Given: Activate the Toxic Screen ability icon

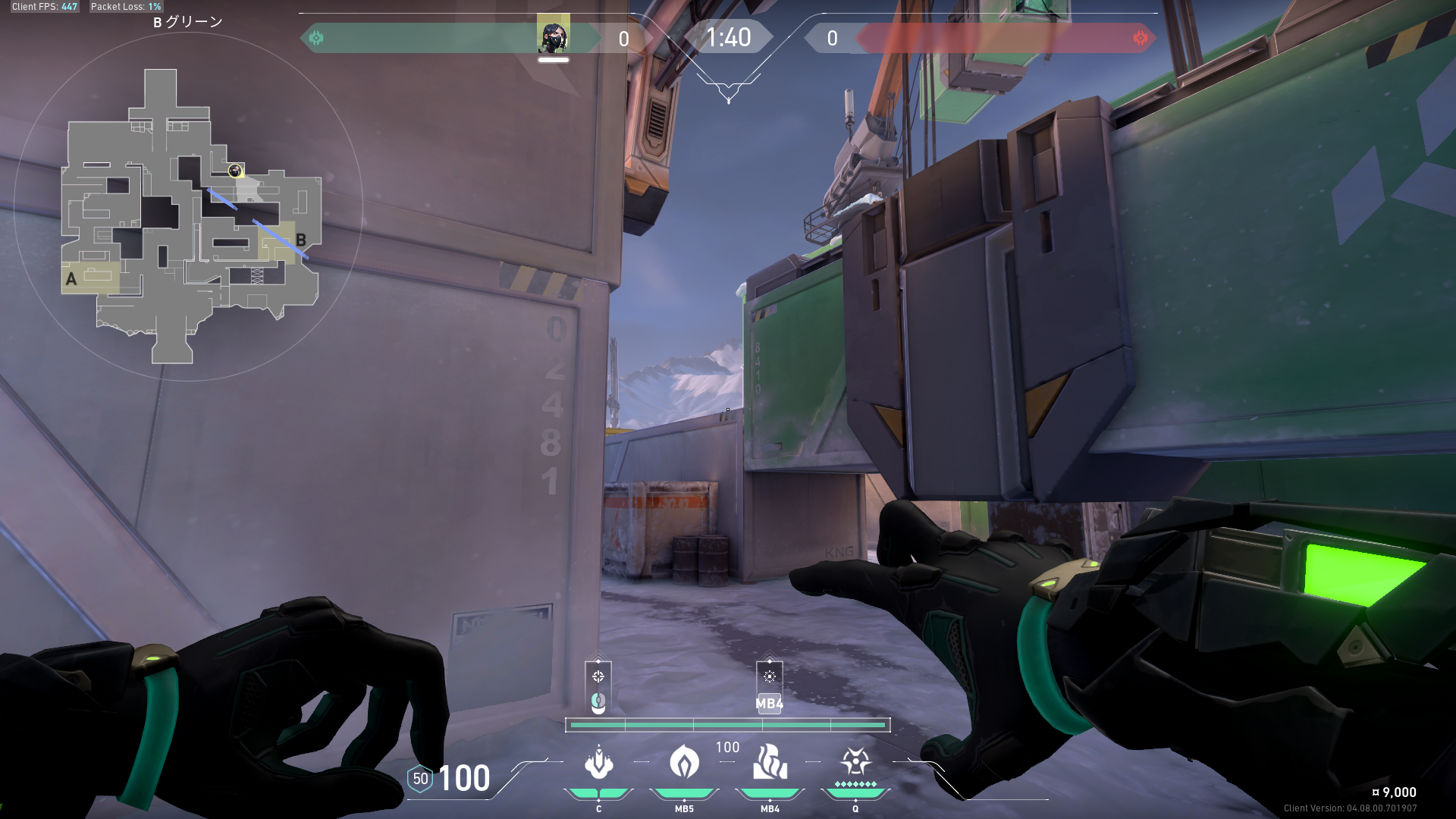Looking at the screenshot, I should (x=770, y=763).
